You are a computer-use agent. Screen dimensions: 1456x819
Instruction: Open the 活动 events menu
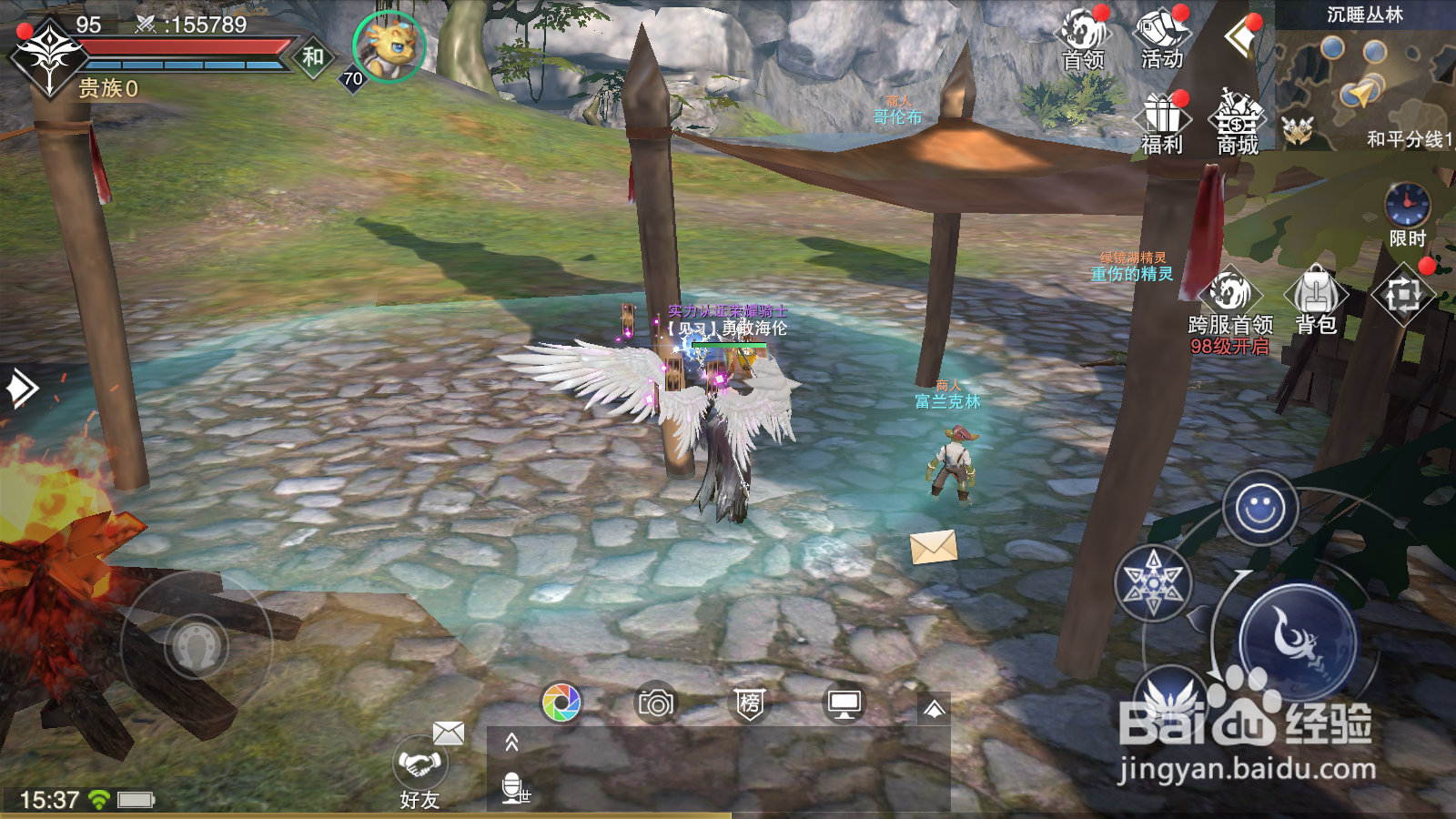pyautogui.click(x=1161, y=36)
